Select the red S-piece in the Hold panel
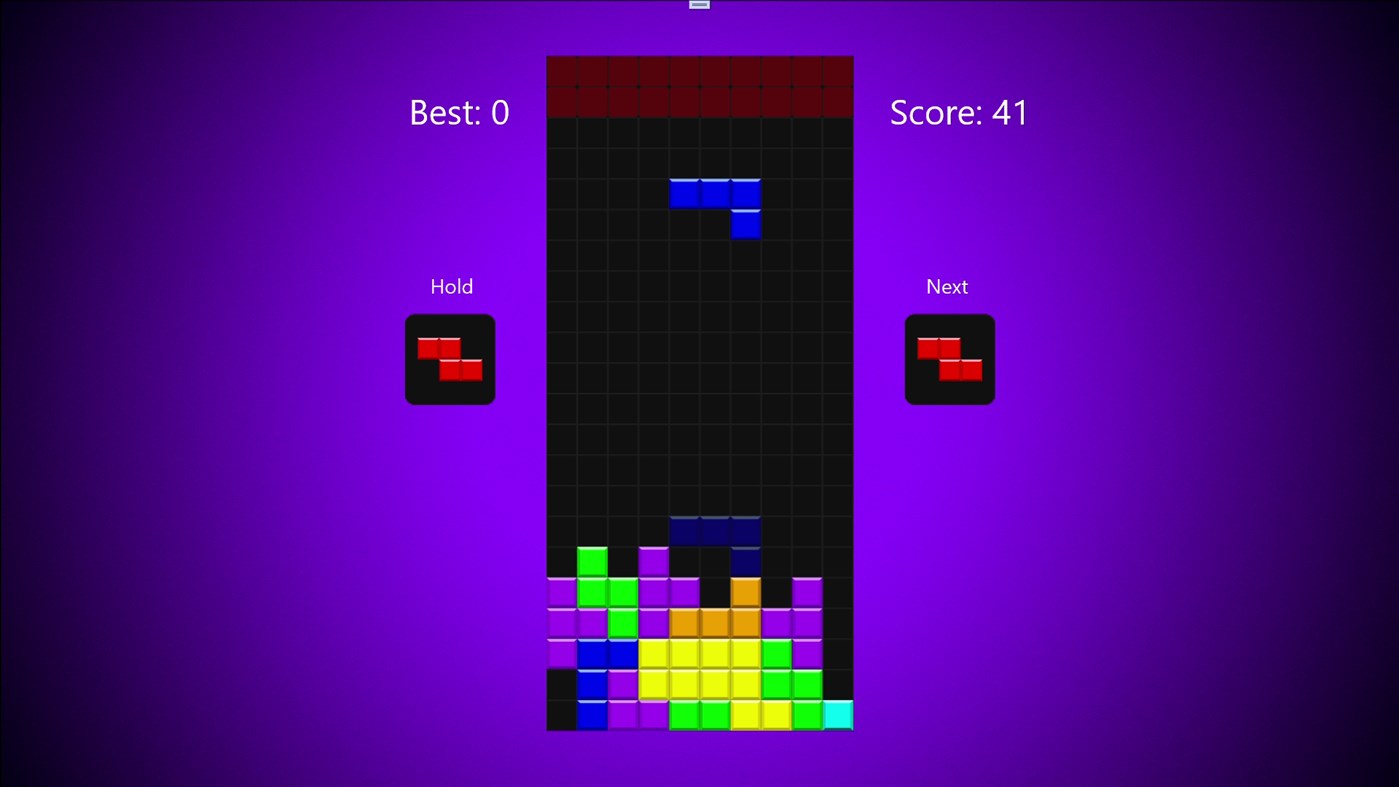Screen dimensions: 1399x787 [449, 358]
